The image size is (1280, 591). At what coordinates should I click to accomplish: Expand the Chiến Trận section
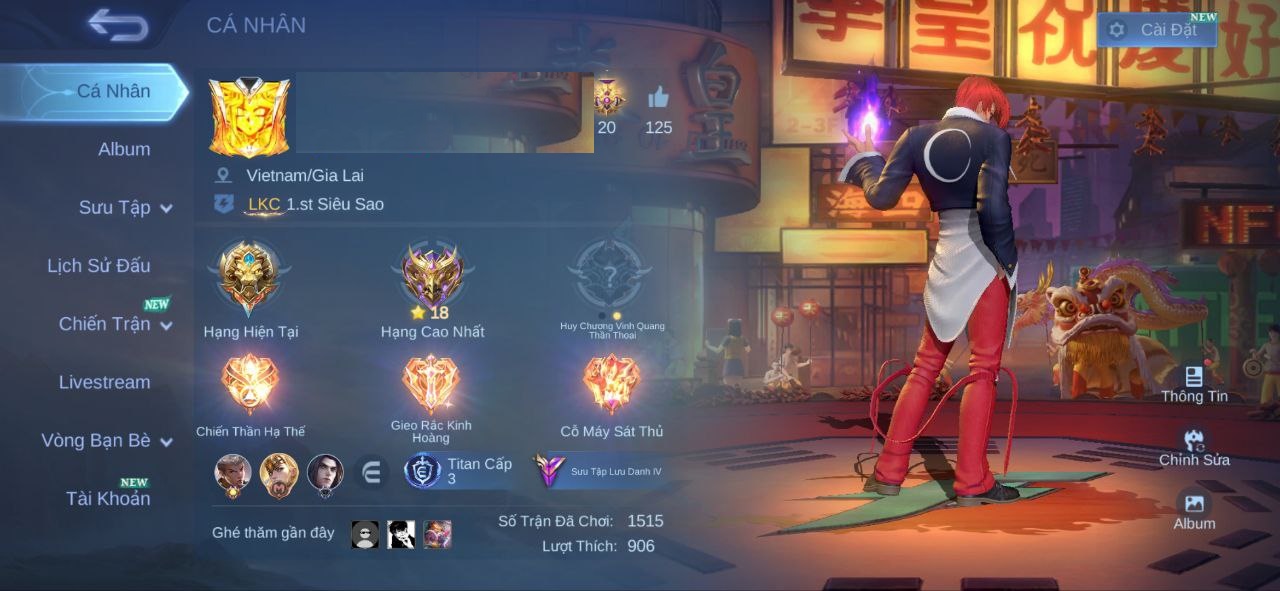[115, 324]
